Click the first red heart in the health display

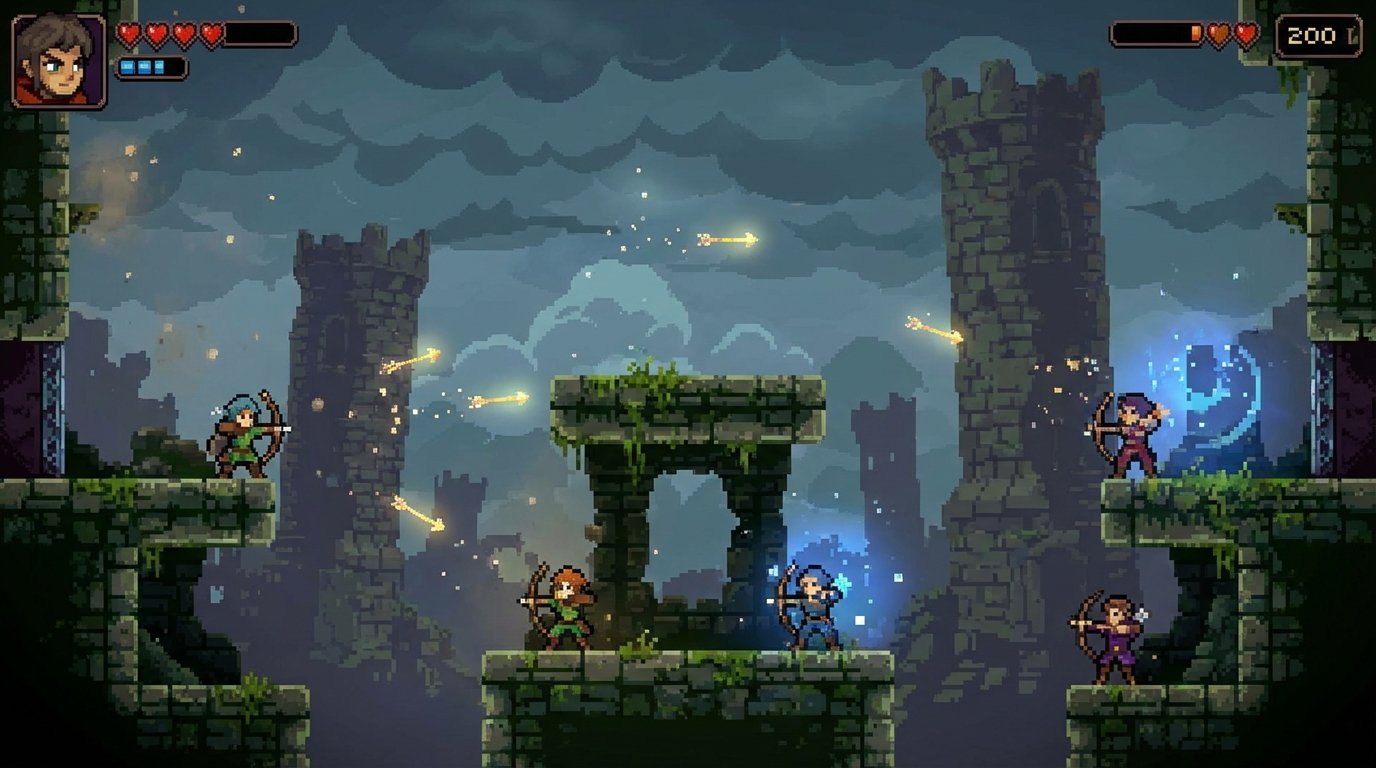coord(129,32)
